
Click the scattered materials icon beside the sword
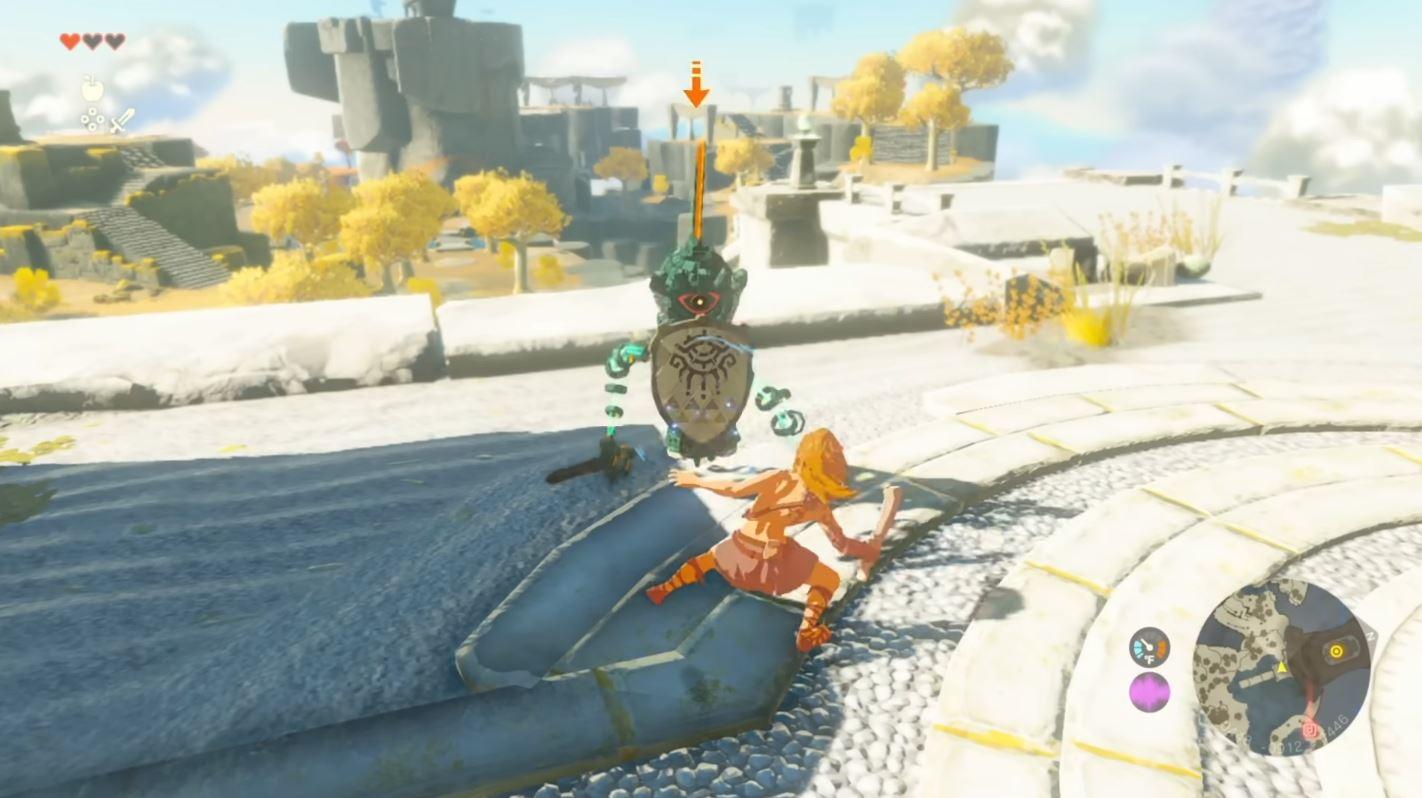(x=91, y=119)
